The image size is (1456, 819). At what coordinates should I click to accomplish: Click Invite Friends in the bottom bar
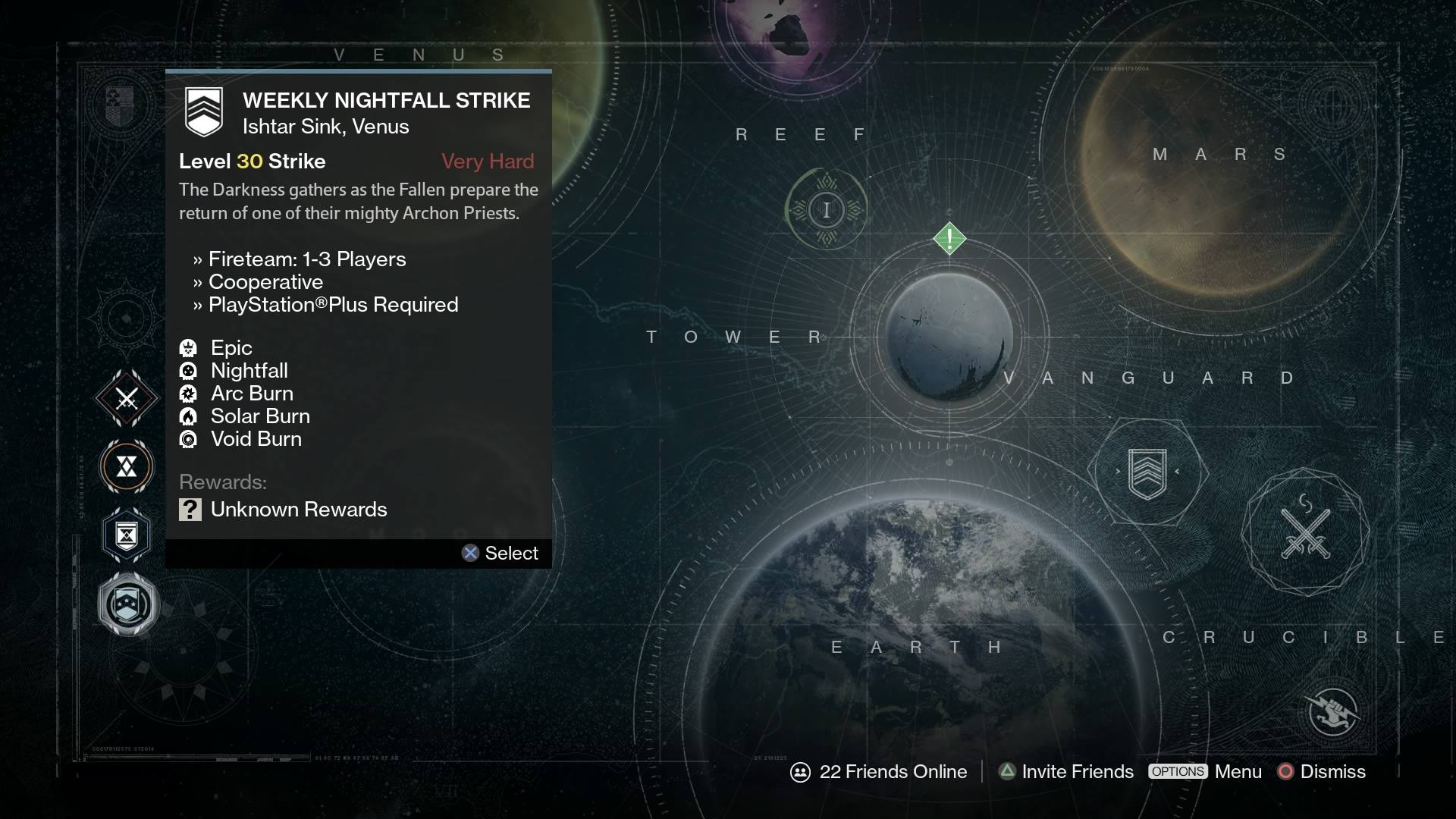point(1076,771)
